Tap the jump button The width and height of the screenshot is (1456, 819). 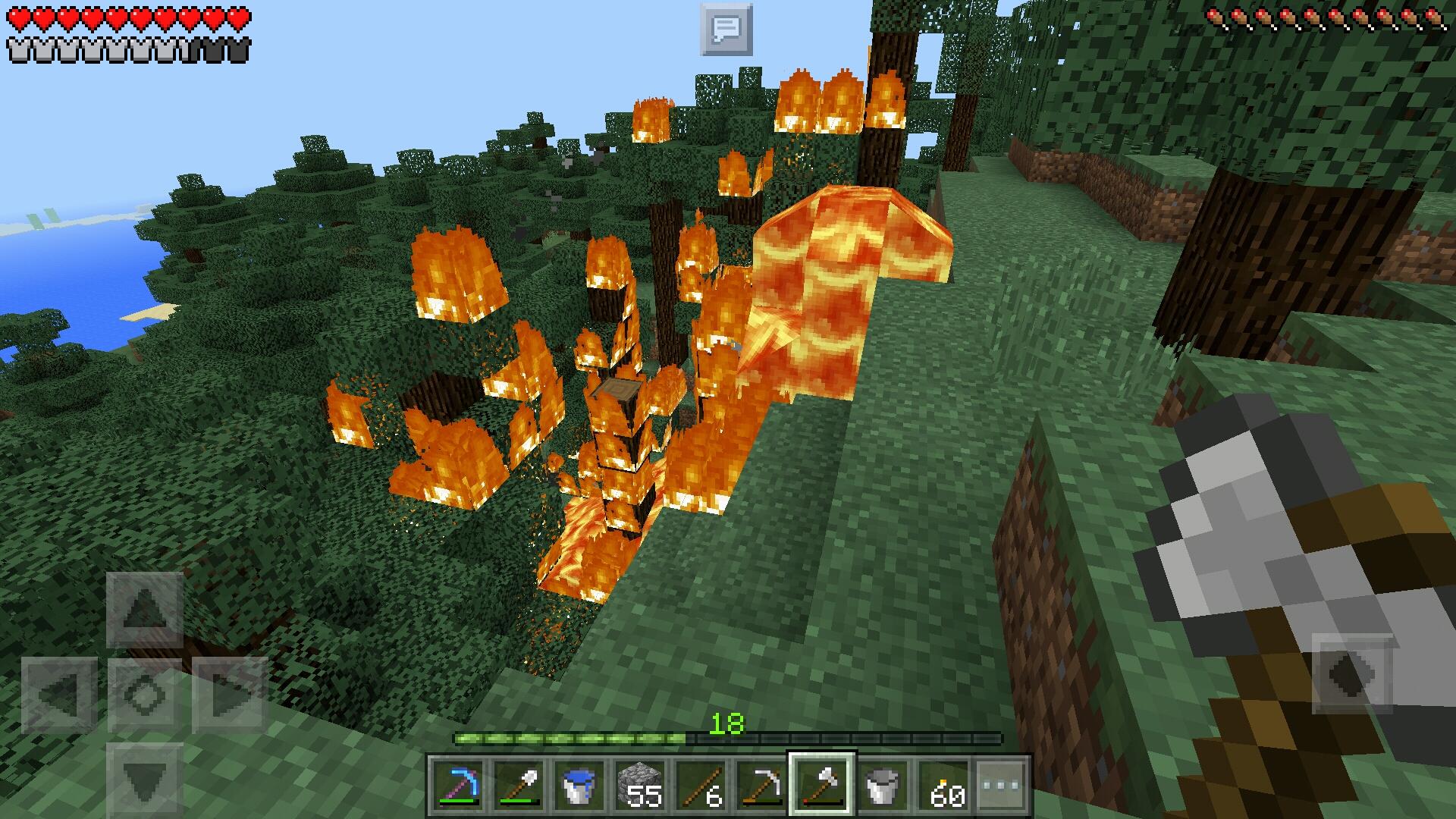pyautogui.click(x=1352, y=674)
